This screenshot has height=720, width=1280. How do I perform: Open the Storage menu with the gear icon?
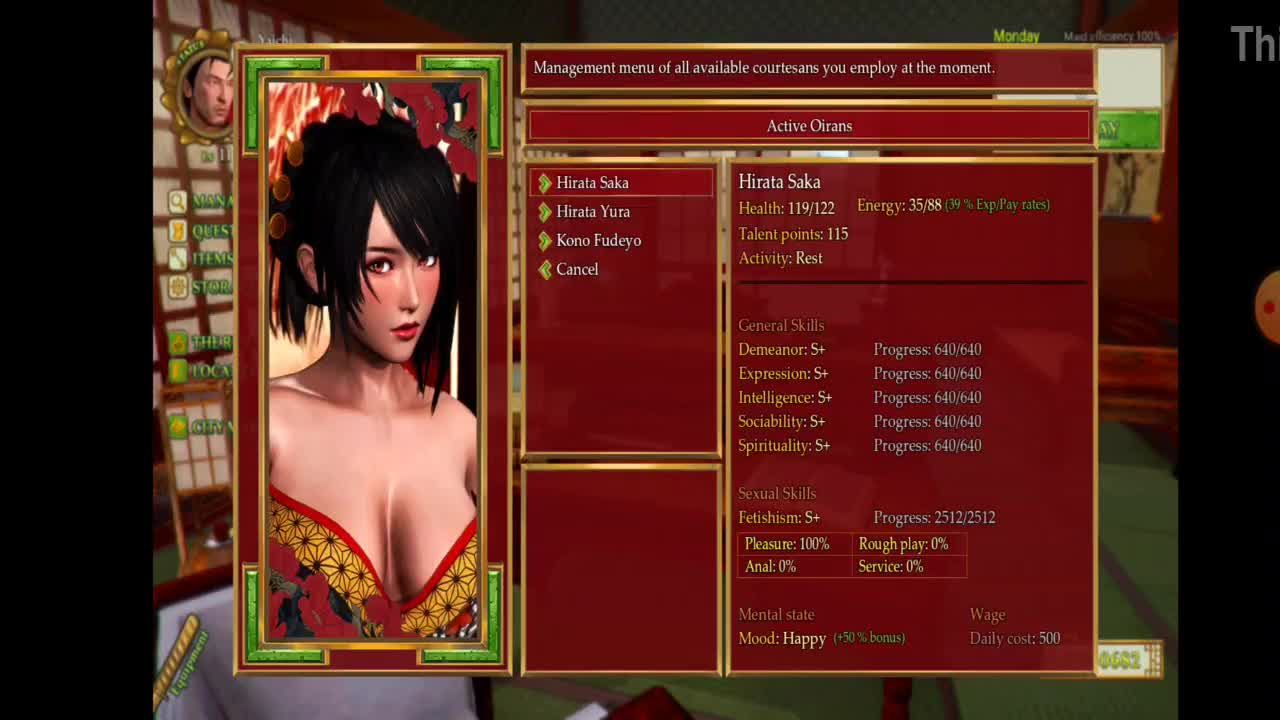pyautogui.click(x=202, y=287)
